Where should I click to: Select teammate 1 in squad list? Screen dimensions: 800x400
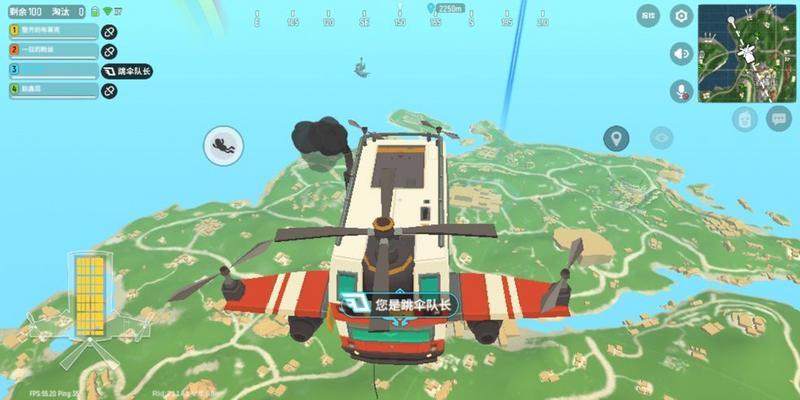point(53,31)
